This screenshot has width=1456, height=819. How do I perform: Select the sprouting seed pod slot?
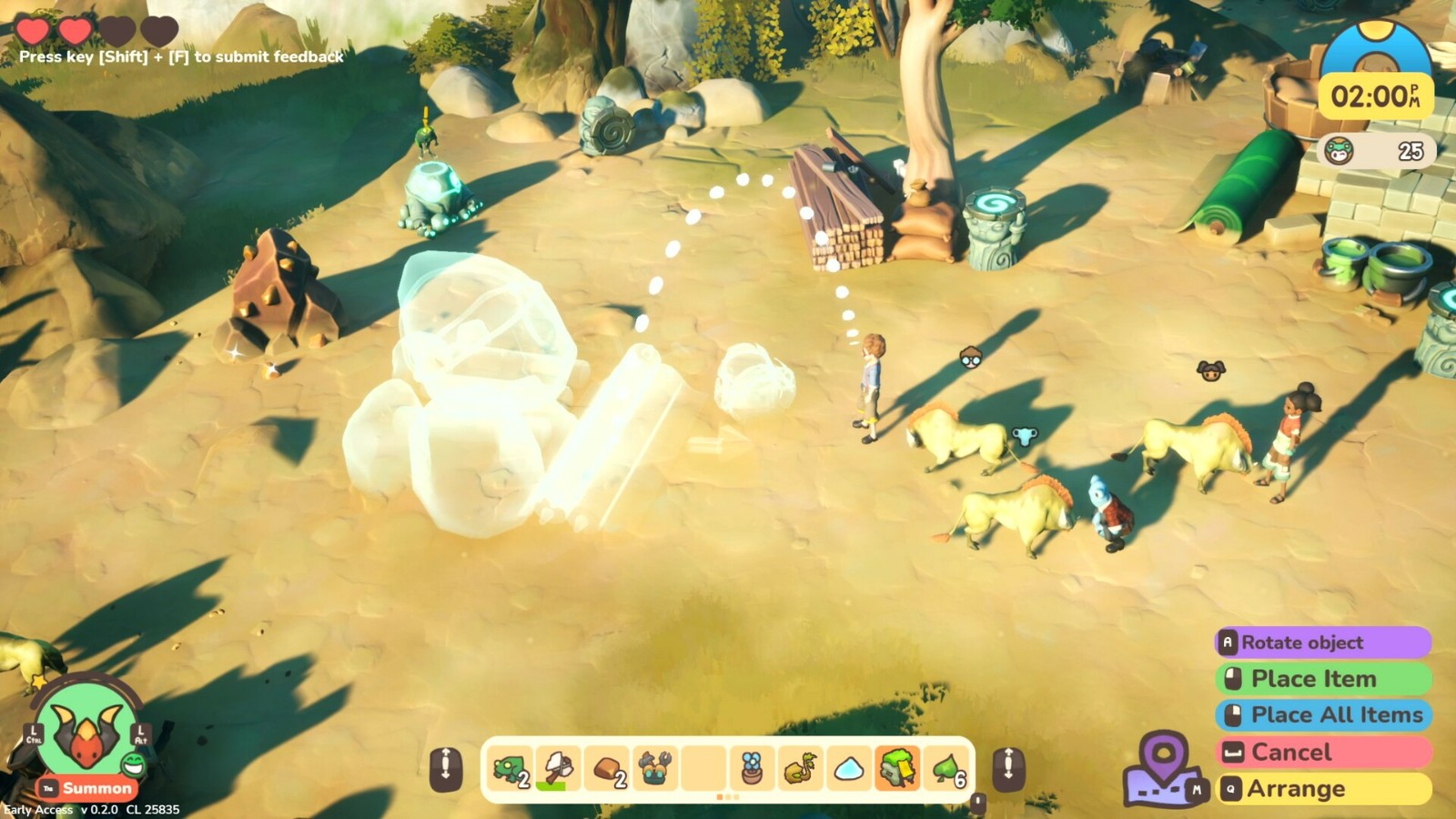[800, 769]
